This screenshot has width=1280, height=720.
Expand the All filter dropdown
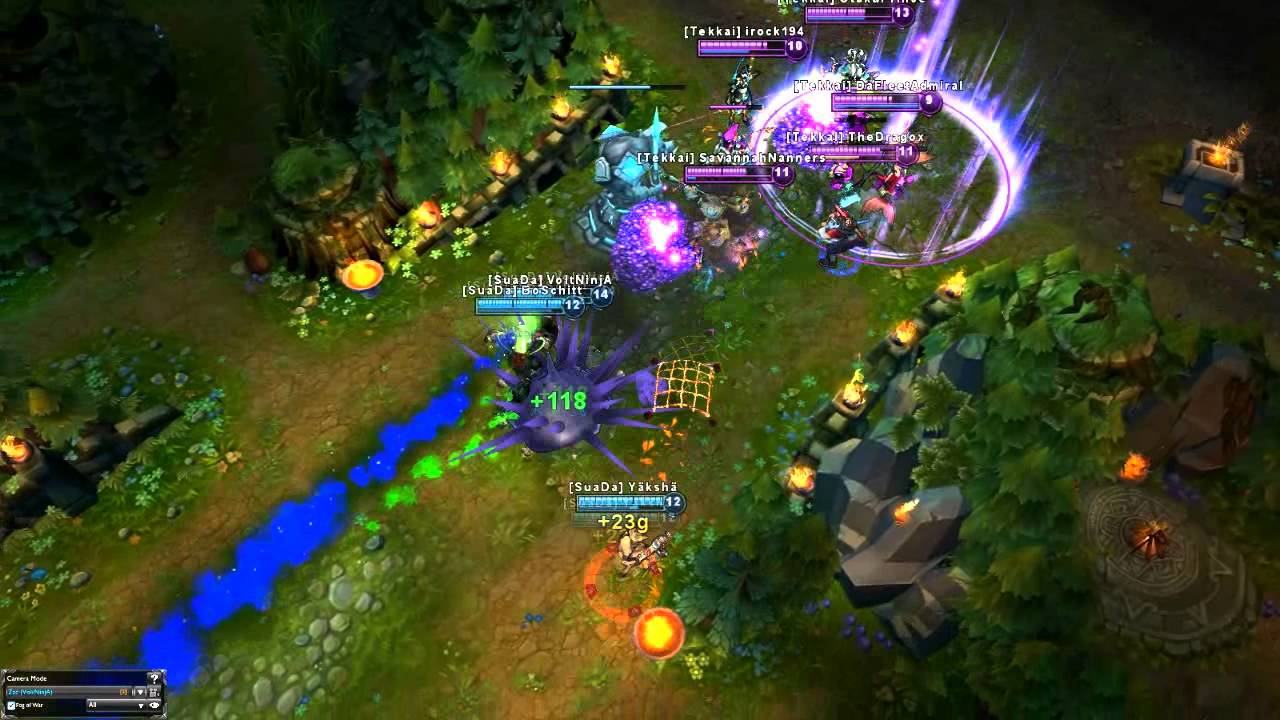pos(141,705)
